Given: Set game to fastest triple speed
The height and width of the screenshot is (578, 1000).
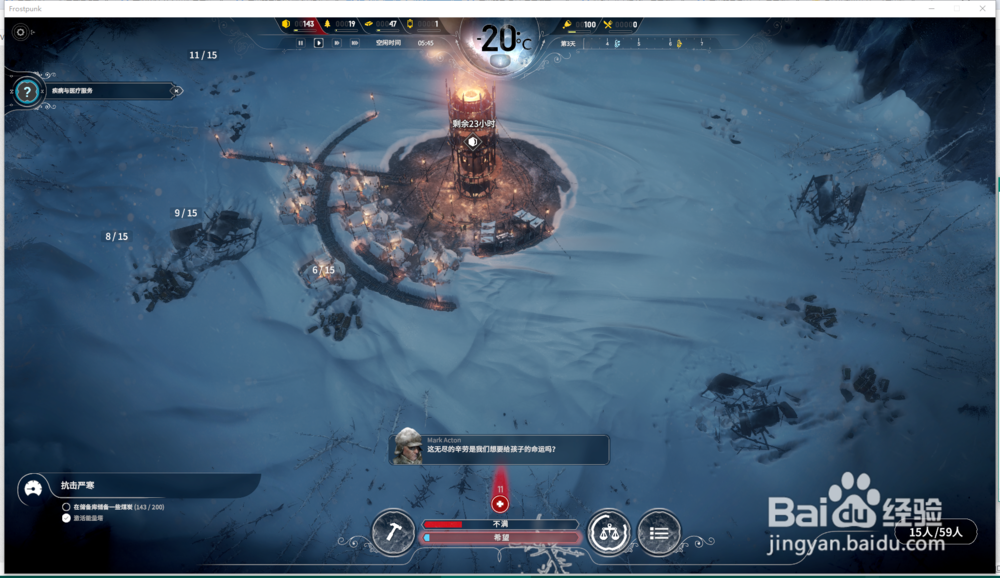Looking at the screenshot, I should pyautogui.click(x=356, y=43).
